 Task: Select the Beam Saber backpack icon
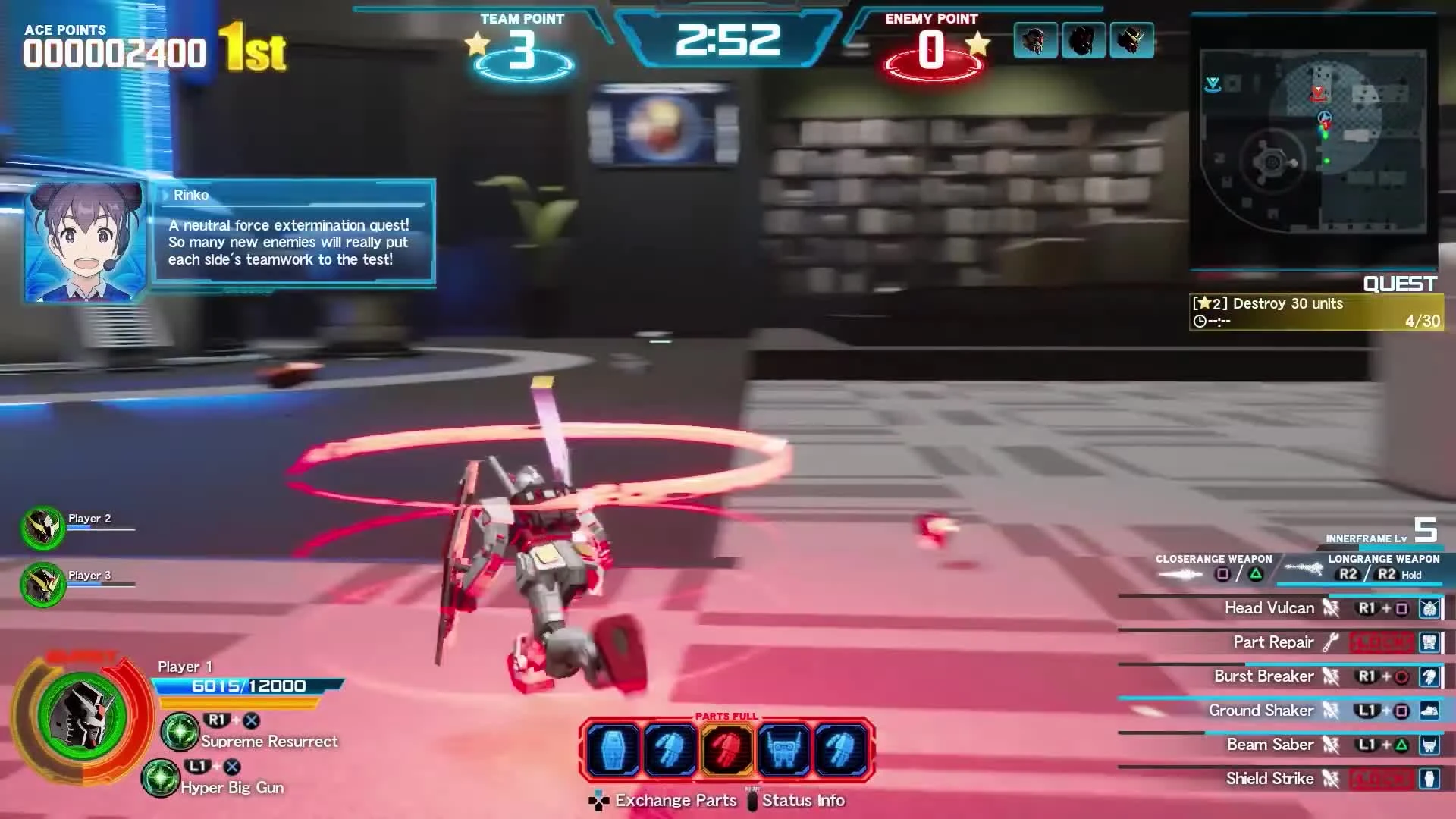(1429, 744)
